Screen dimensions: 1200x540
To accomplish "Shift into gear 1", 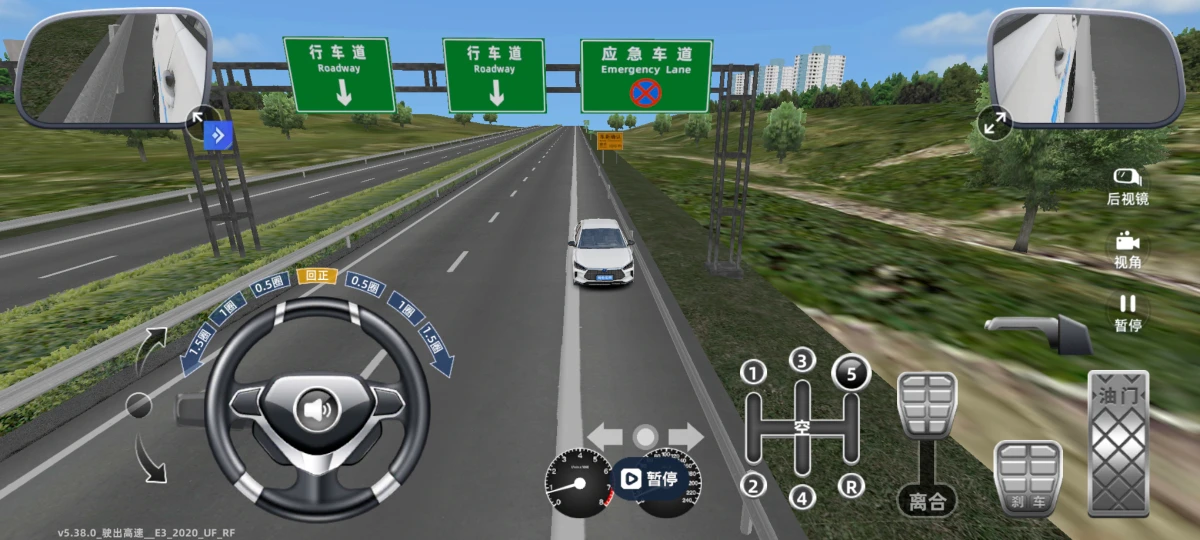I will coord(753,373).
